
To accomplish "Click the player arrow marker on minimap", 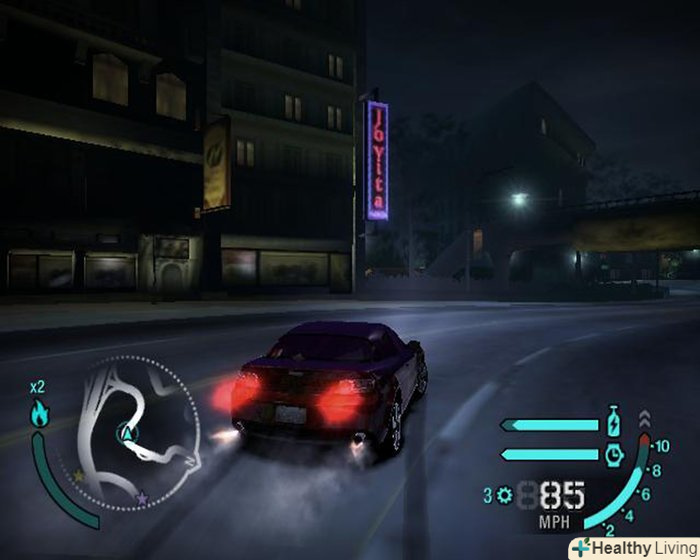I will tap(127, 433).
